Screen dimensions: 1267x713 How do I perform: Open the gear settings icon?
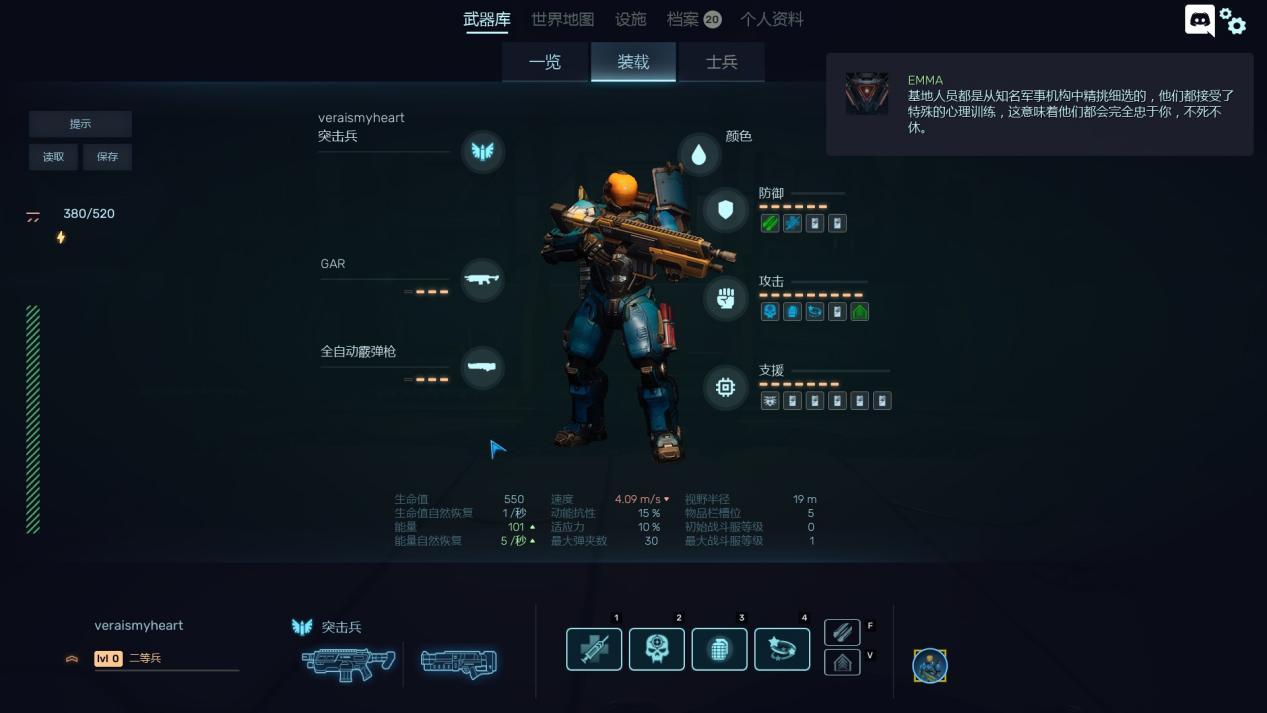tap(1234, 22)
